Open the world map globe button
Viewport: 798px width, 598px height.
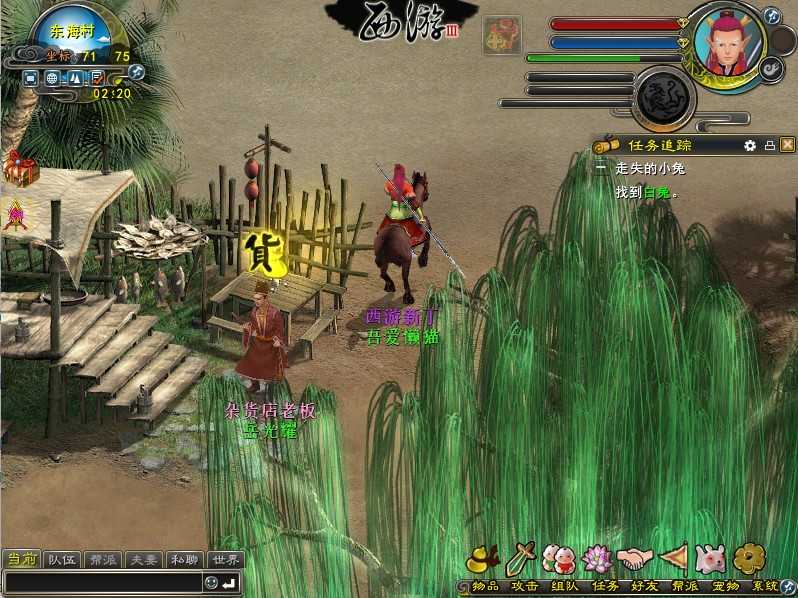(x=52, y=77)
